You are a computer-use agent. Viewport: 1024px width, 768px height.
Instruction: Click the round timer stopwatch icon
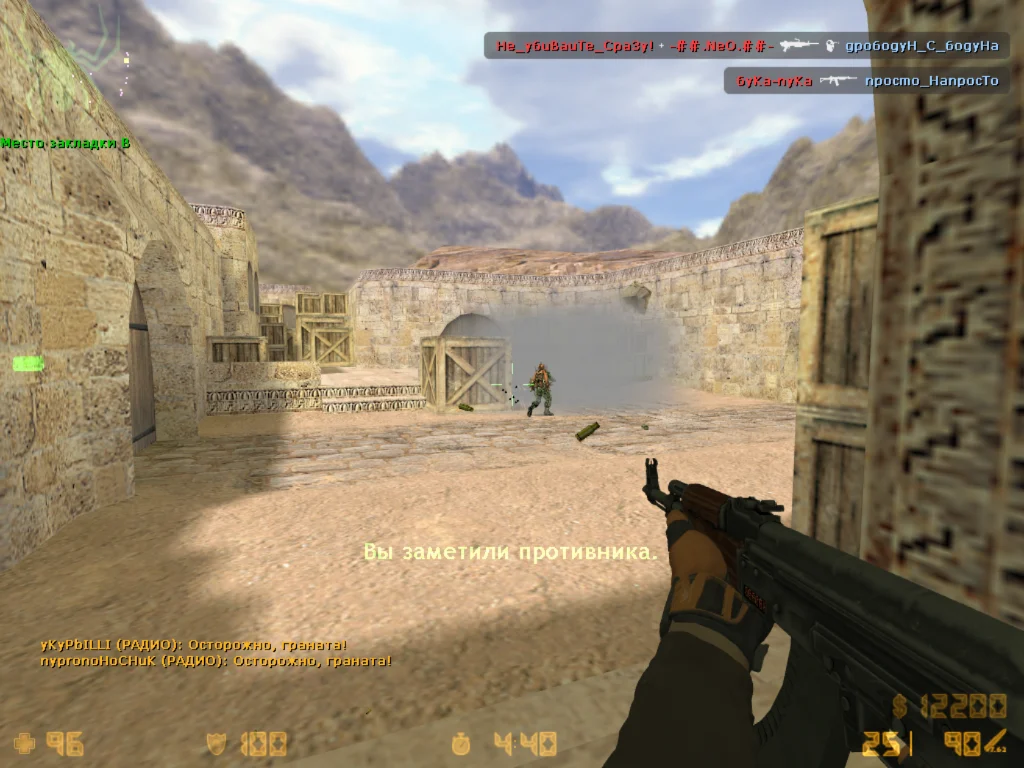(x=461, y=743)
